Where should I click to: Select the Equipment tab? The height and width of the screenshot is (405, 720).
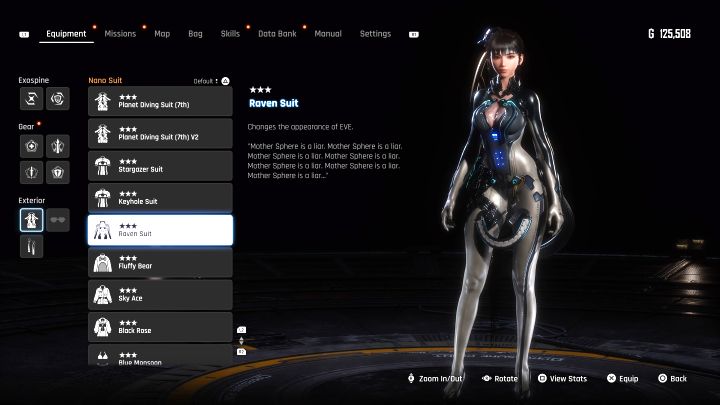(x=67, y=33)
